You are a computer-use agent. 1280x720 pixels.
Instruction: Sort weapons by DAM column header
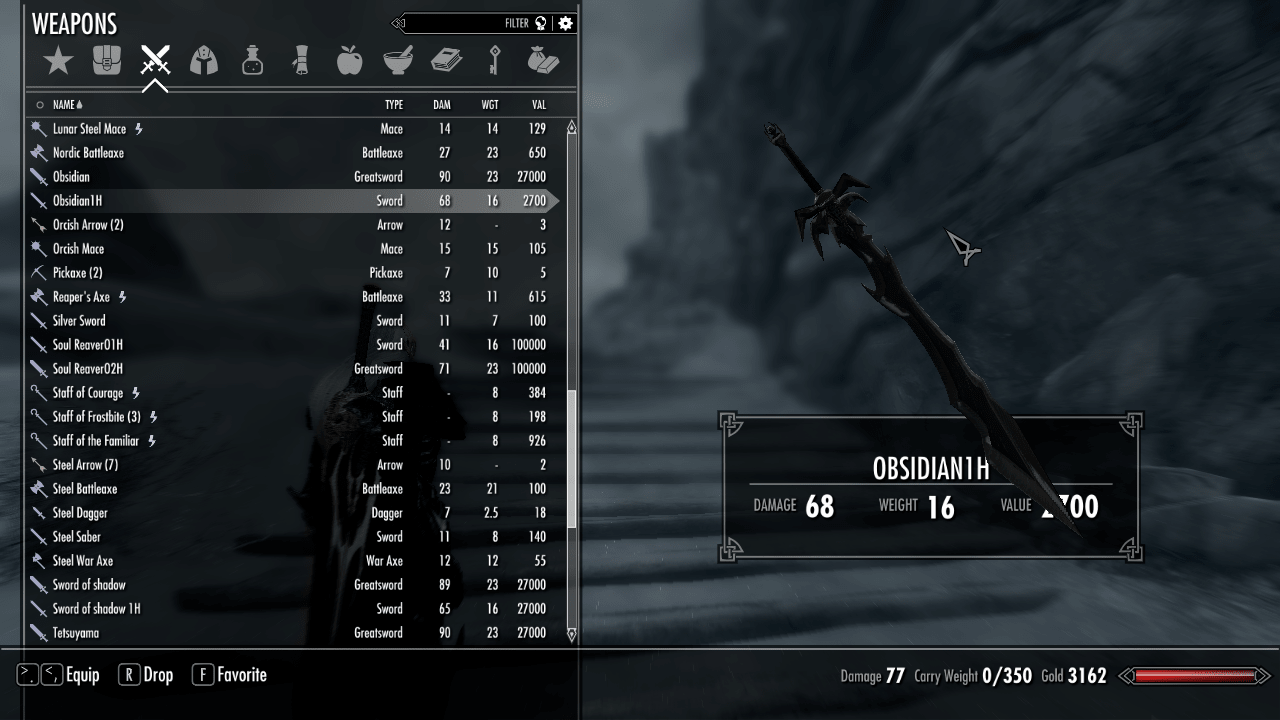pyautogui.click(x=441, y=105)
